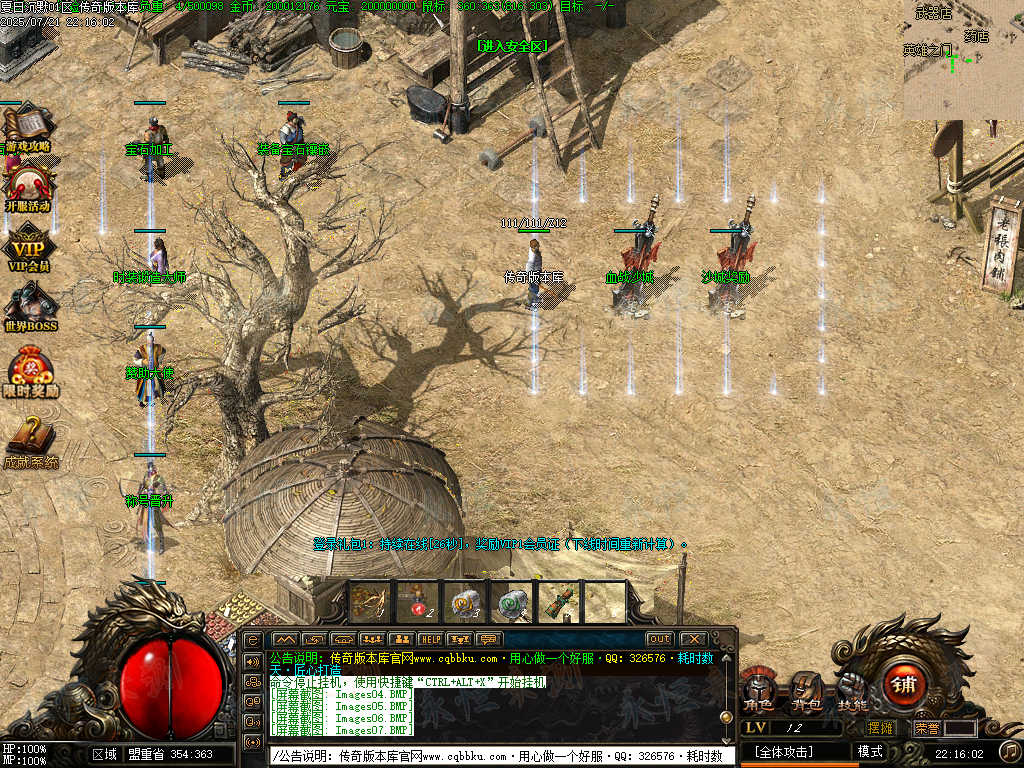The width and height of the screenshot is (1024, 768).
Task: Open the 成就系统 achievement book
Action: 30,441
